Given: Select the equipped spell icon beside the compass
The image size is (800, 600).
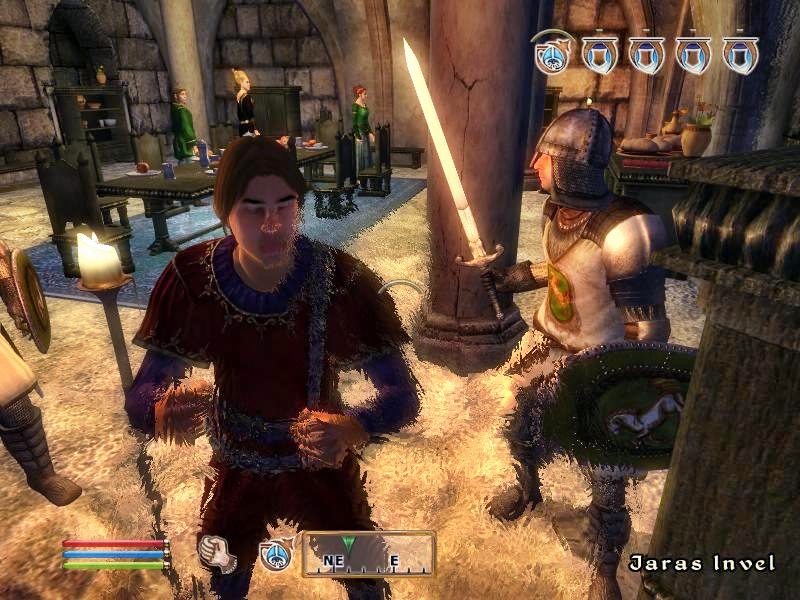Looking at the screenshot, I should pyautogui.click(x=276, y=555).
